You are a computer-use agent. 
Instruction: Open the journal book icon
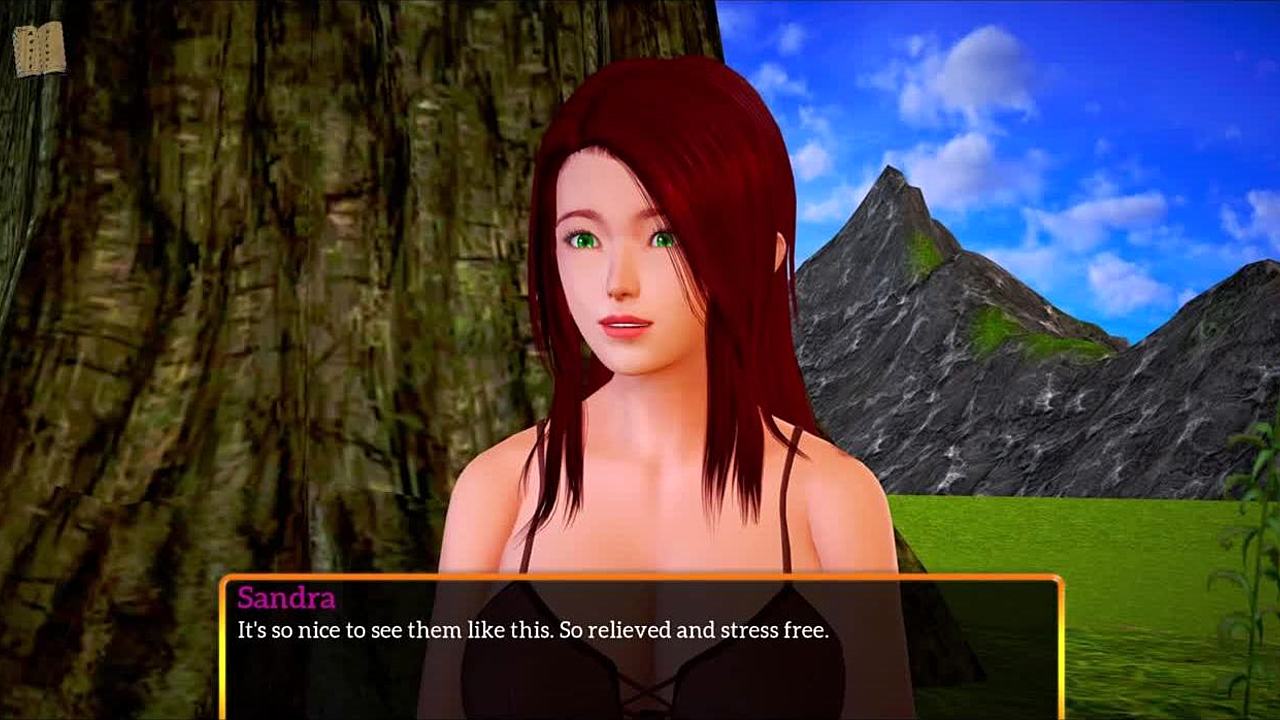point(39,49)
